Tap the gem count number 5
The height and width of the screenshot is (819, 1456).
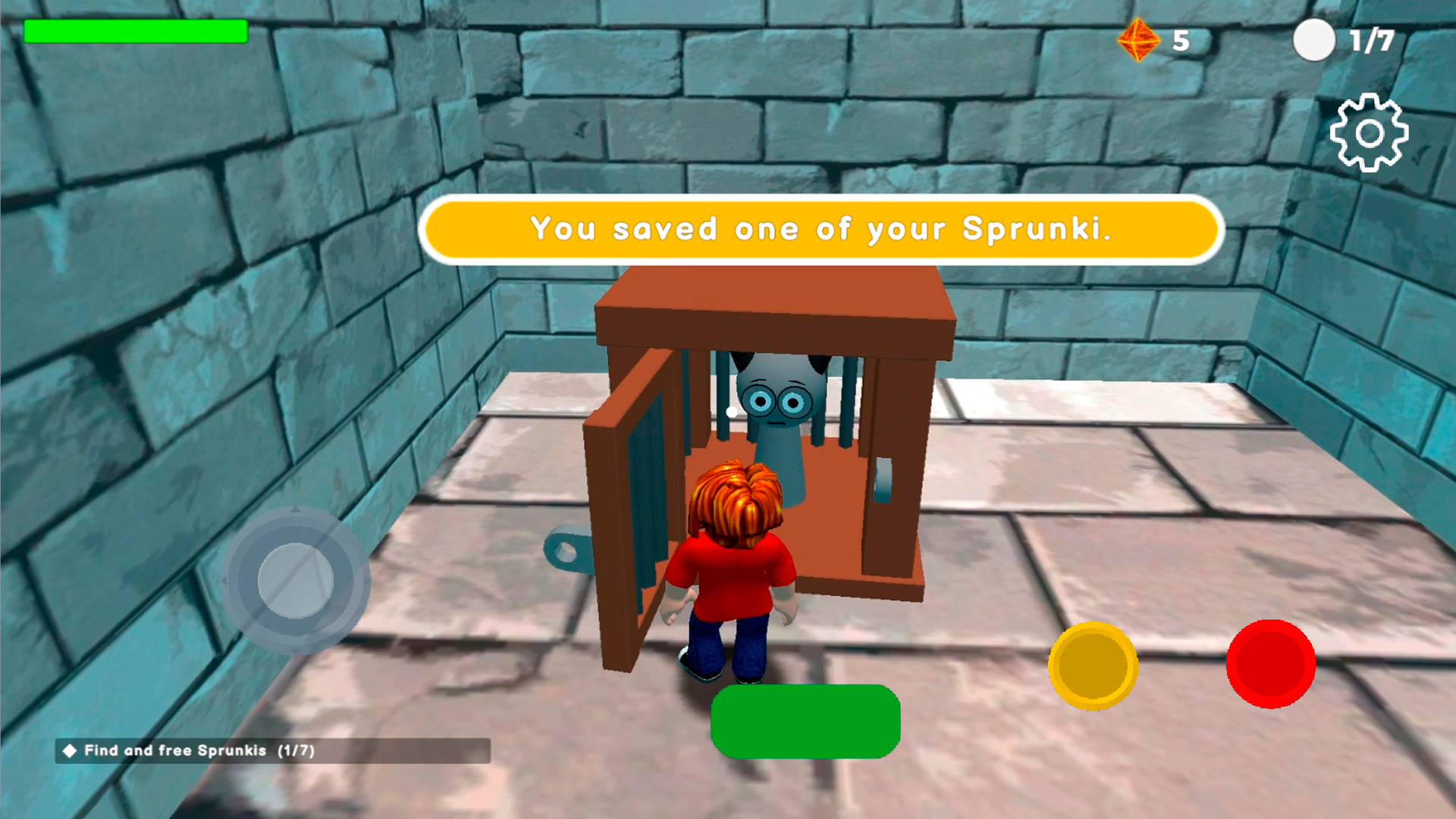coord(1181,40)
